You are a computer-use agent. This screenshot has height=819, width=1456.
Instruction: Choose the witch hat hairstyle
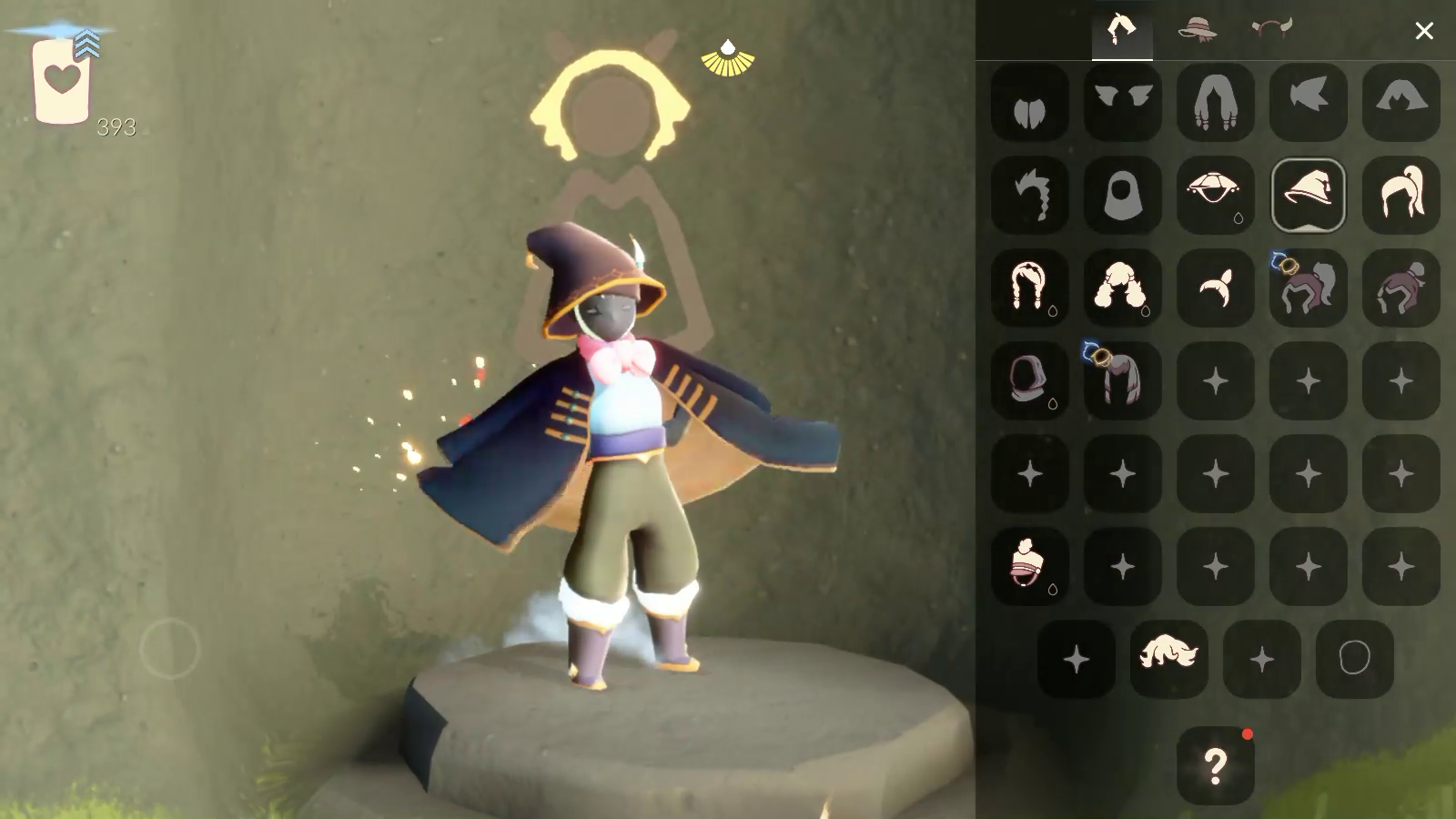1308,195
